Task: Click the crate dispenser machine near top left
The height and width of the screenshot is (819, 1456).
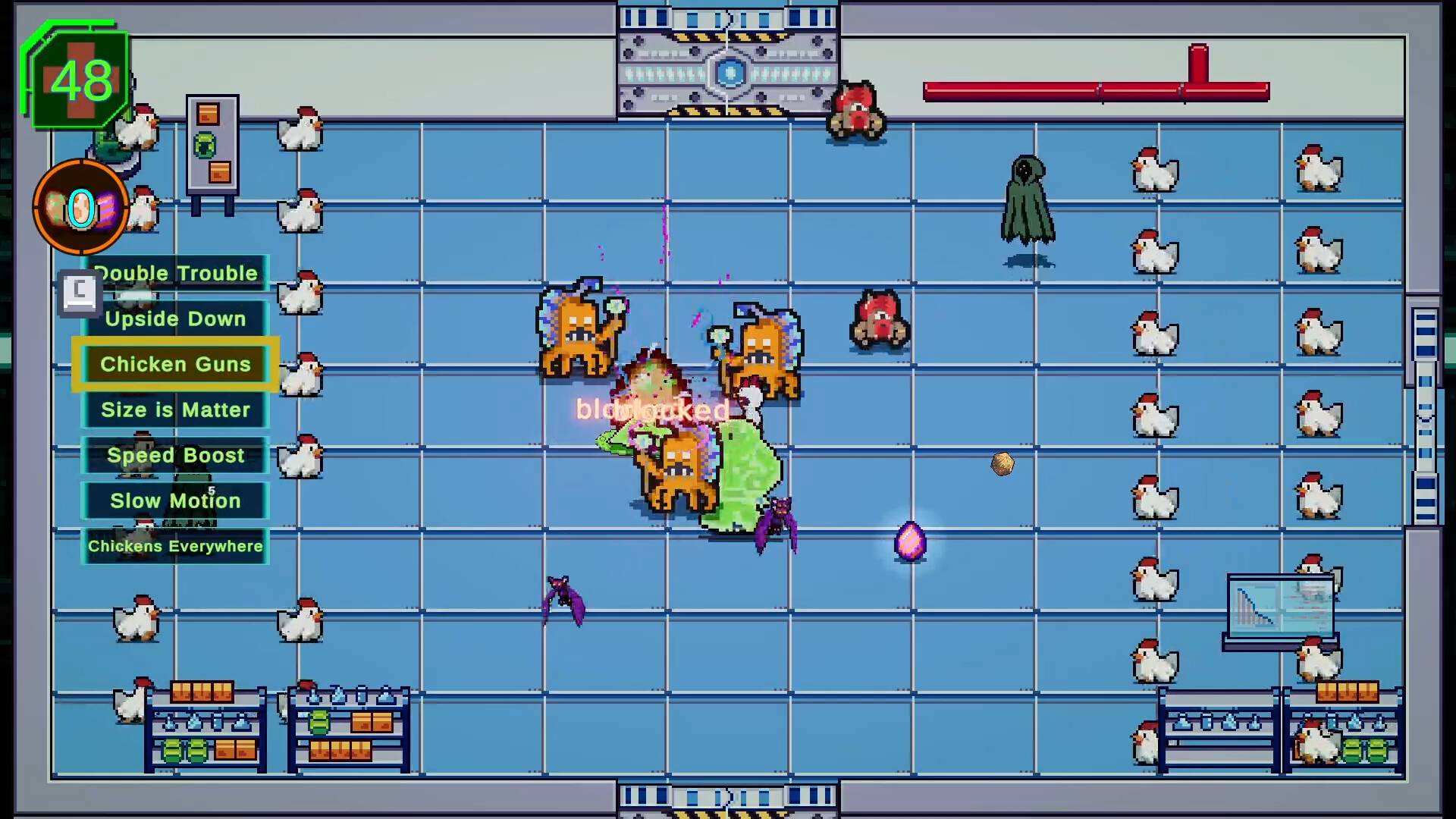Action: click(x=211, y=148)
